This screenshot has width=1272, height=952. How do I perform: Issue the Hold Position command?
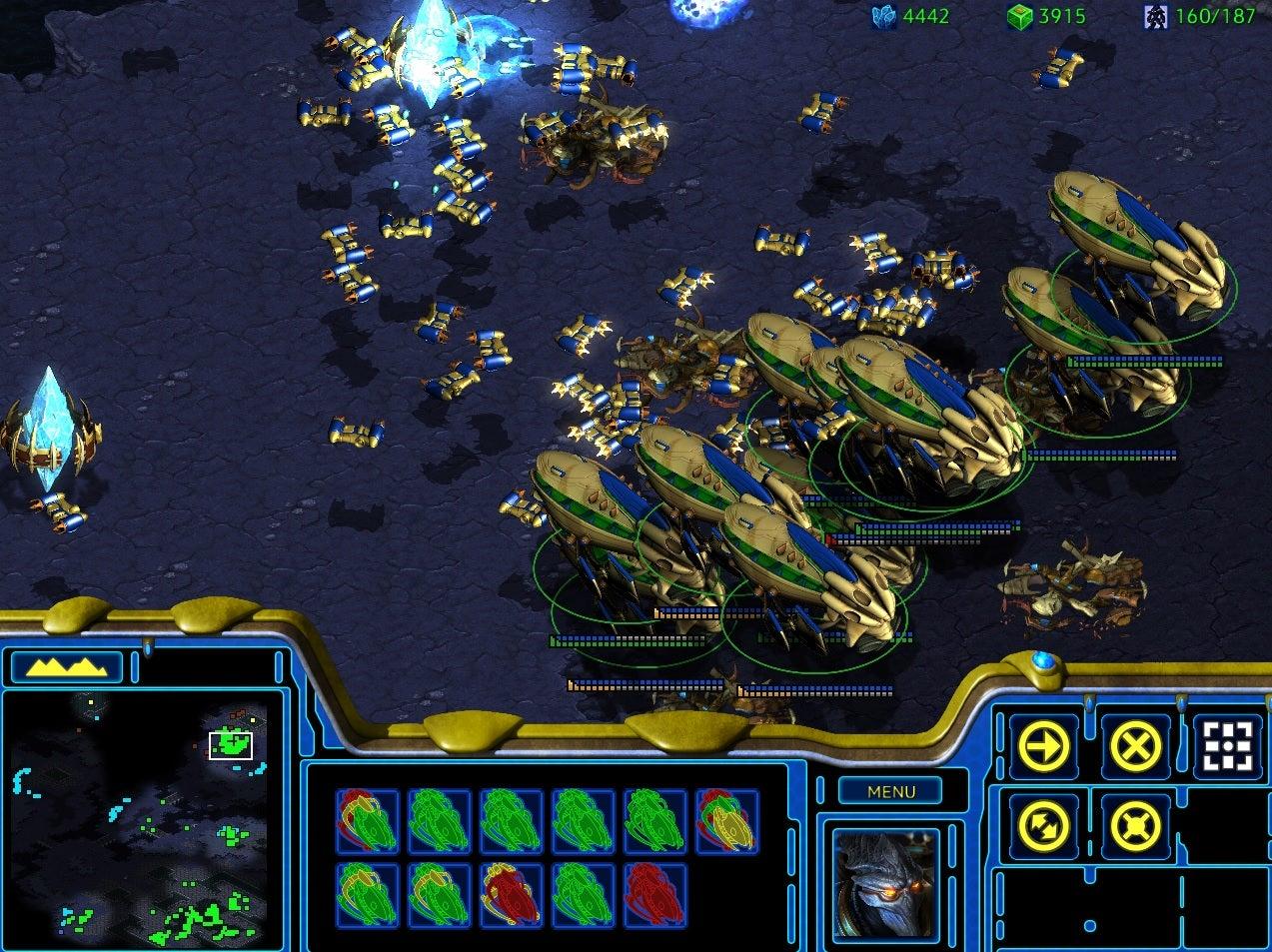(1136, 826)
